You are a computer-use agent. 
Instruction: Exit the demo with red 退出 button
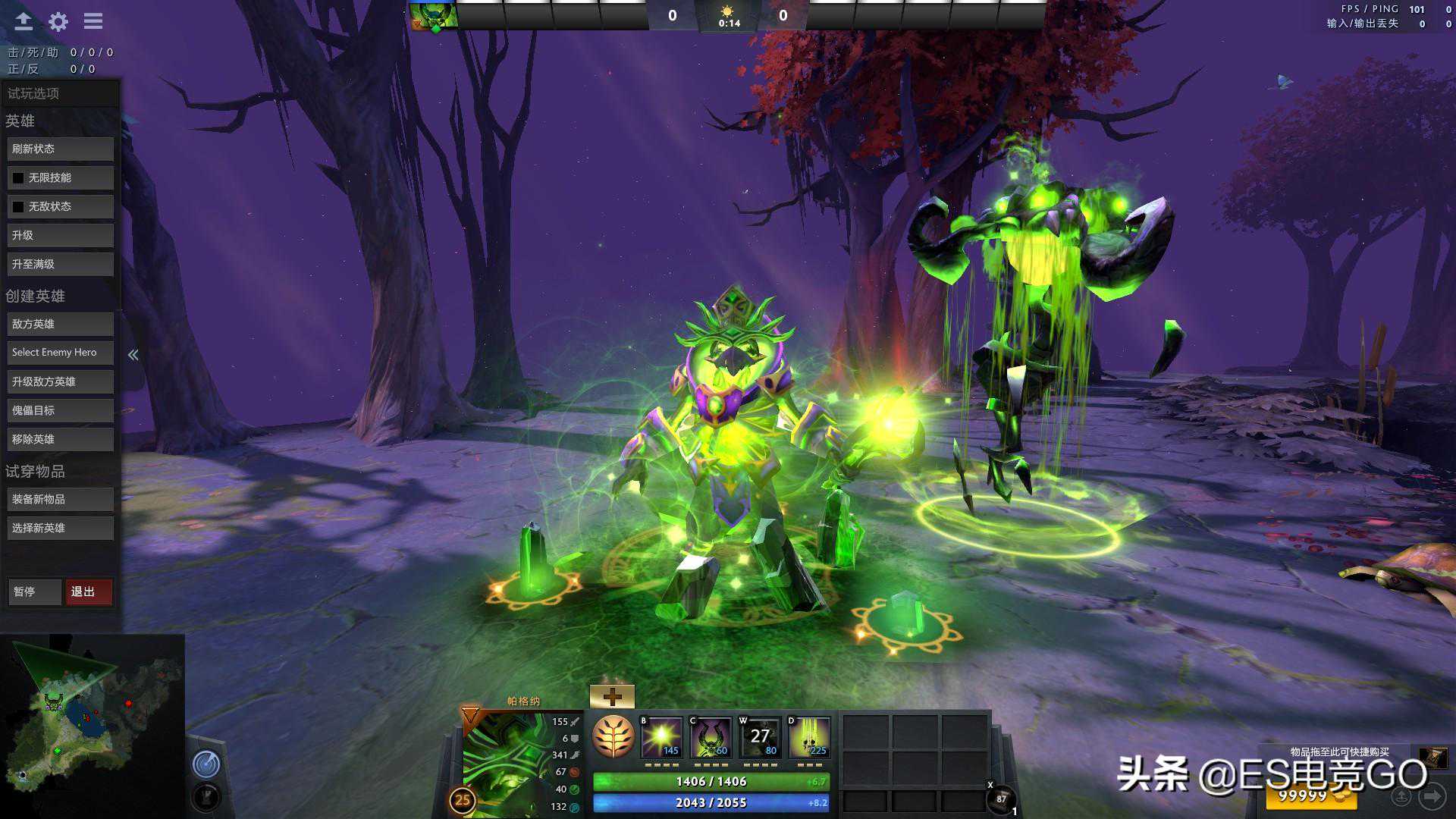point(88,592)
